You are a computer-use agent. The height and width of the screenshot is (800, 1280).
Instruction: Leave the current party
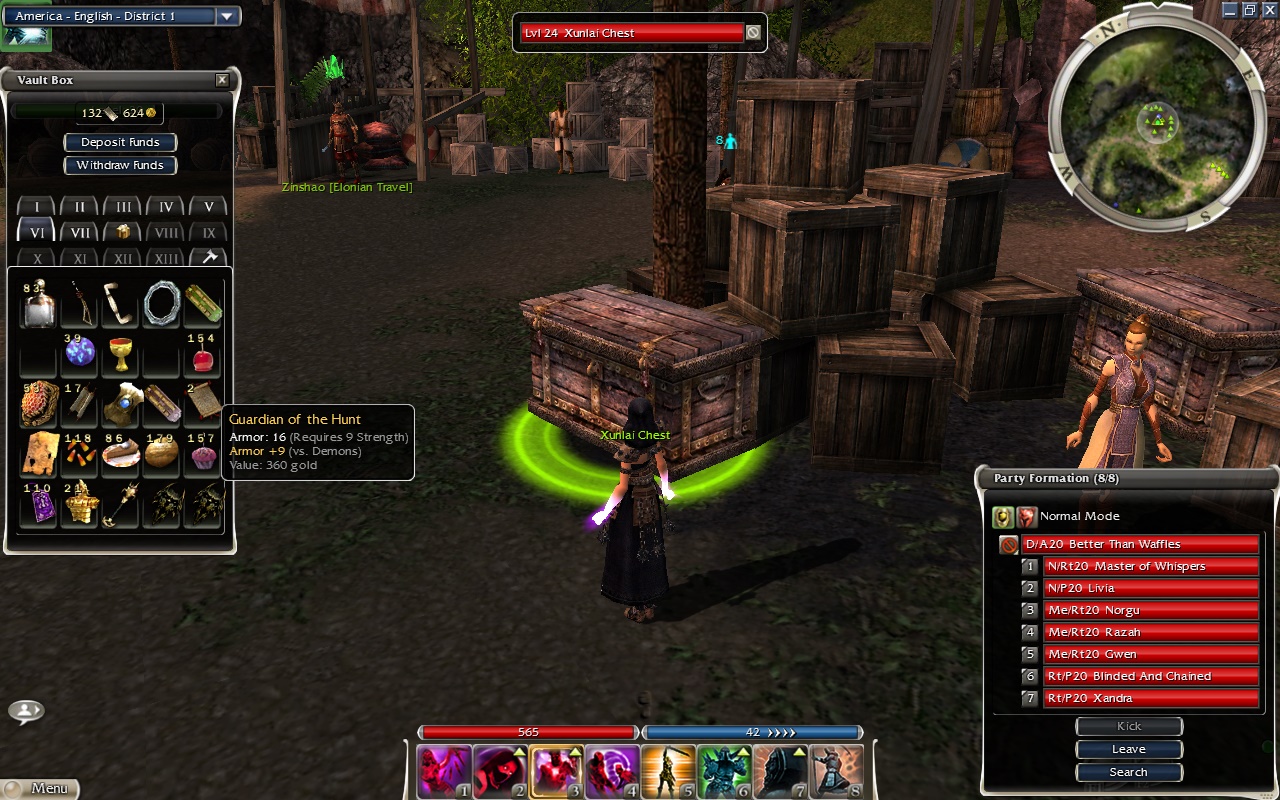click(1129, 749)
